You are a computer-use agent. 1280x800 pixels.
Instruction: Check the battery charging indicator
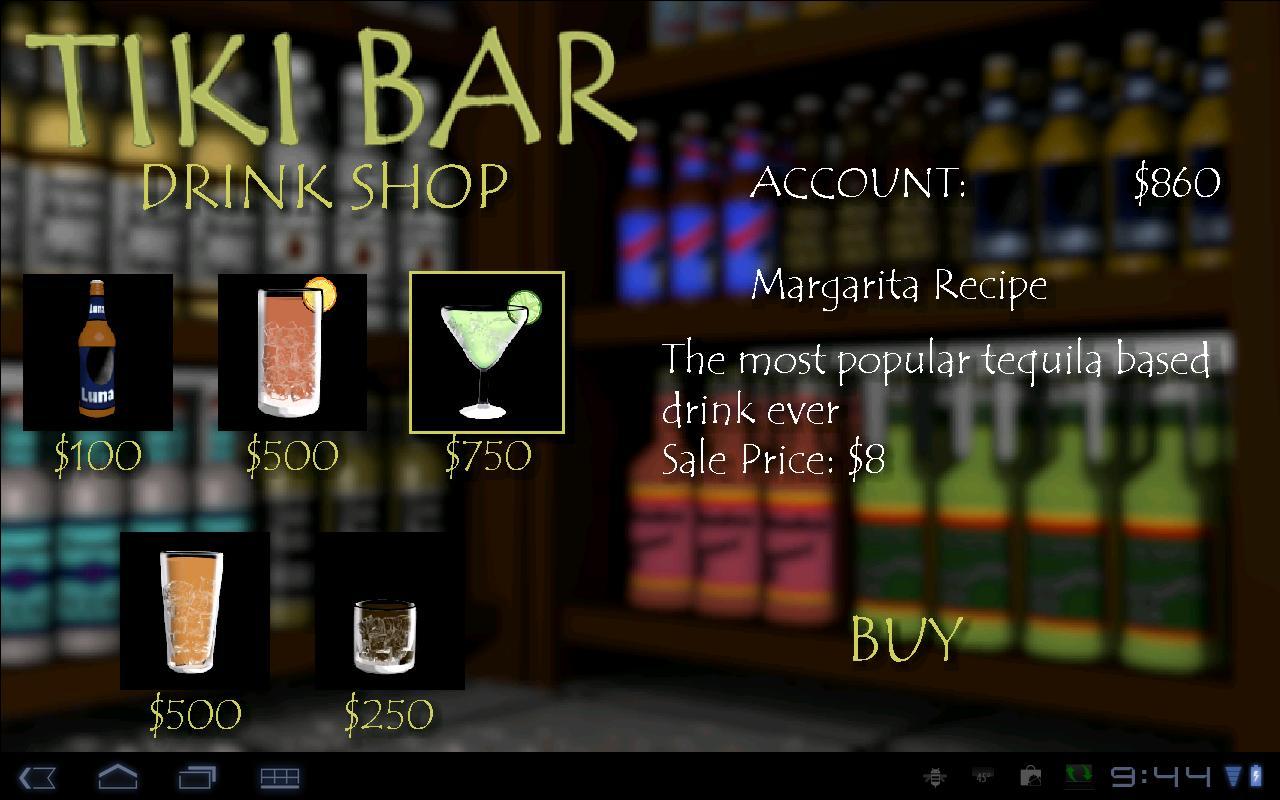click(x=1256, y=778)
